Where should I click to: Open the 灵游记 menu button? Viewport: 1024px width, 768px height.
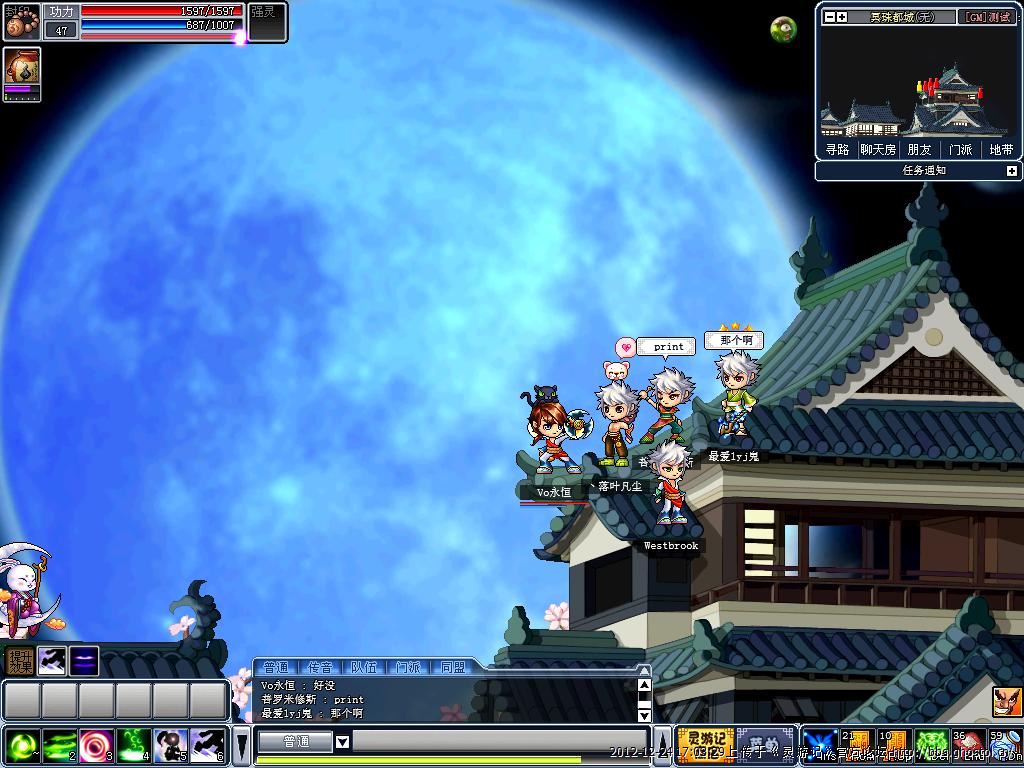pos(705,744)
